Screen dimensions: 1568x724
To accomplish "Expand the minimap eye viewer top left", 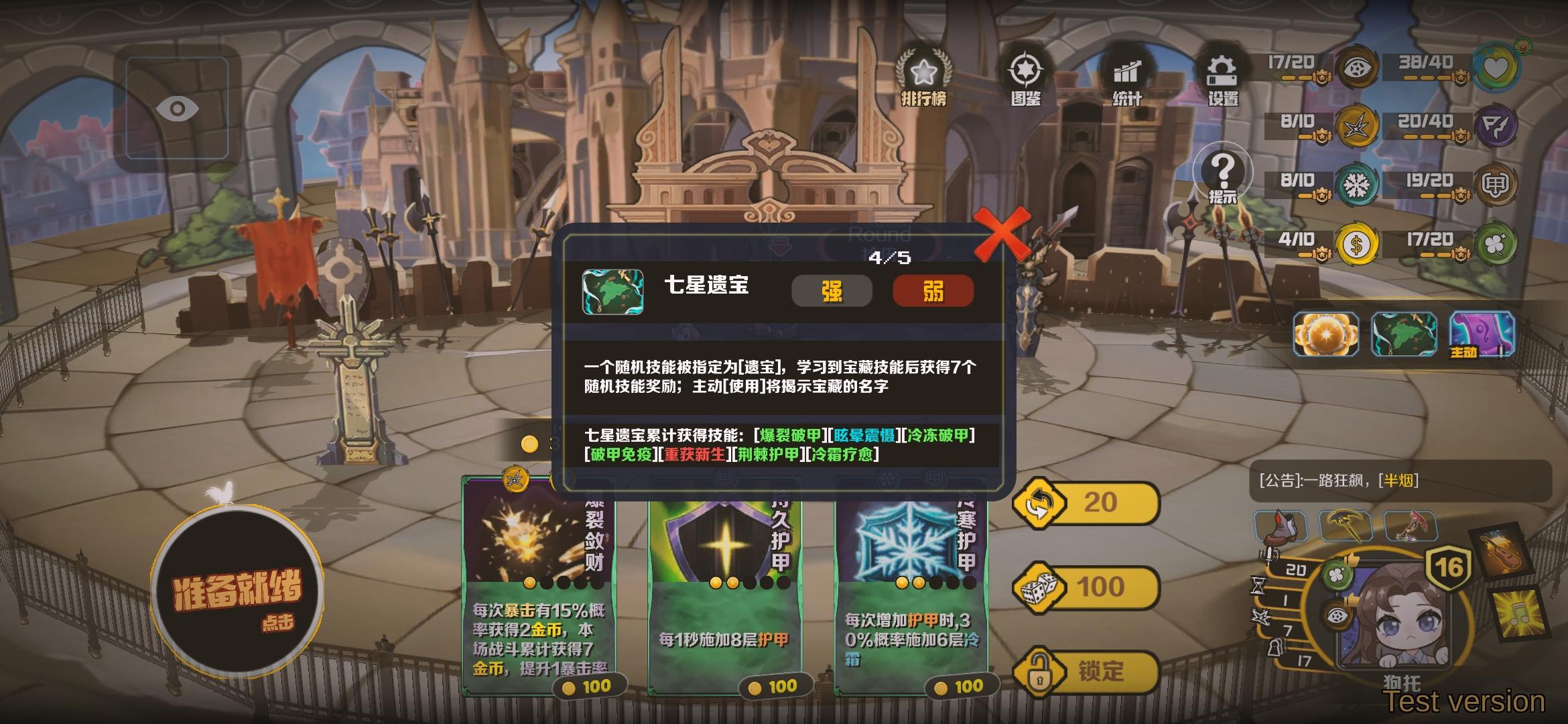I will pos(176,107).
